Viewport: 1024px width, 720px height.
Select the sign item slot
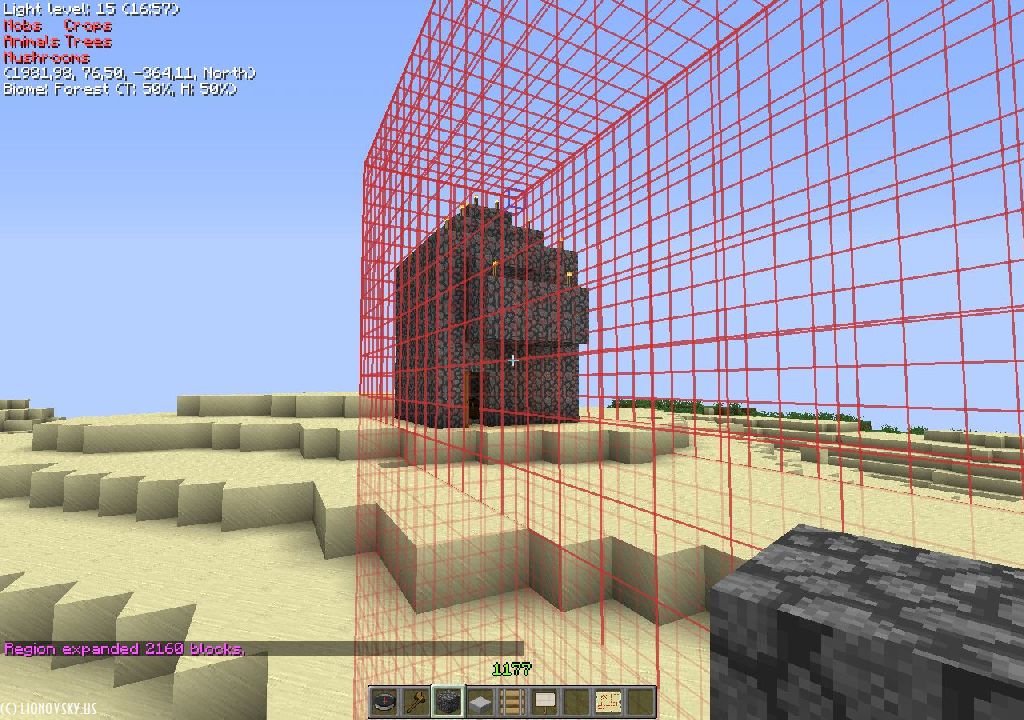[544, 702]
